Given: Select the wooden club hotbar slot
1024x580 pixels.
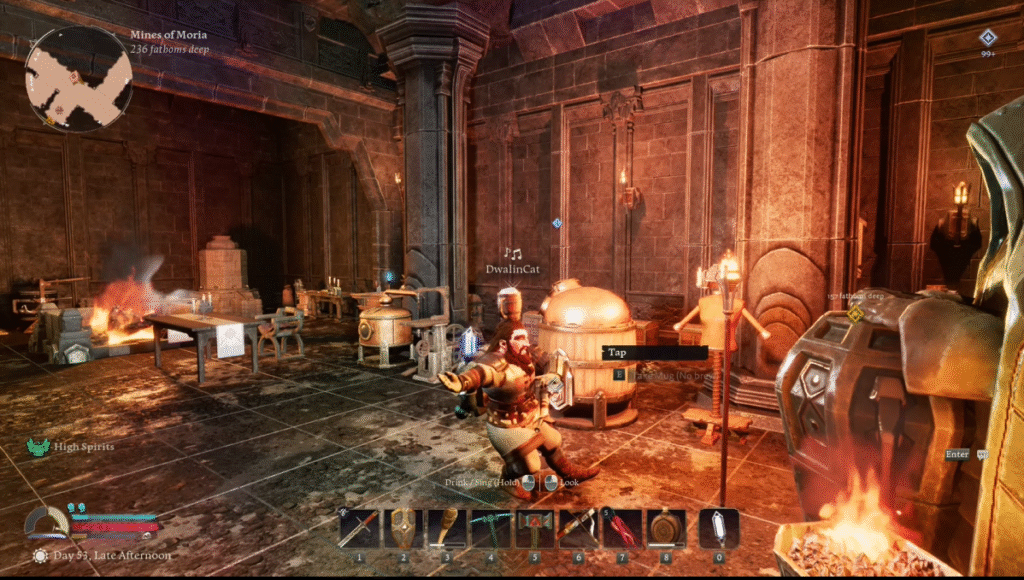Looking at the screenshot, I should (447, 528).
